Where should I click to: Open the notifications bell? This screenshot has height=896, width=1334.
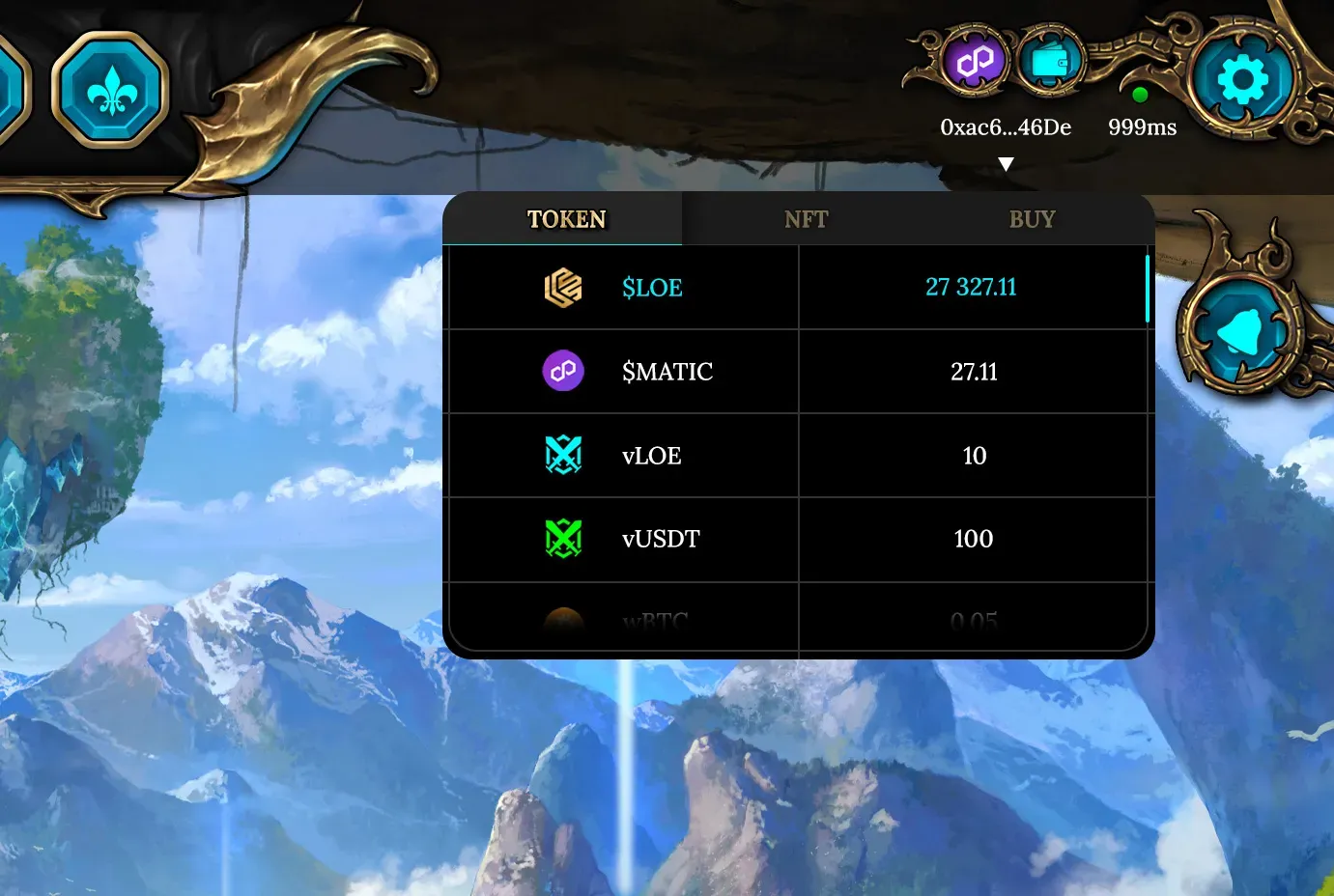pos(1239,328)
